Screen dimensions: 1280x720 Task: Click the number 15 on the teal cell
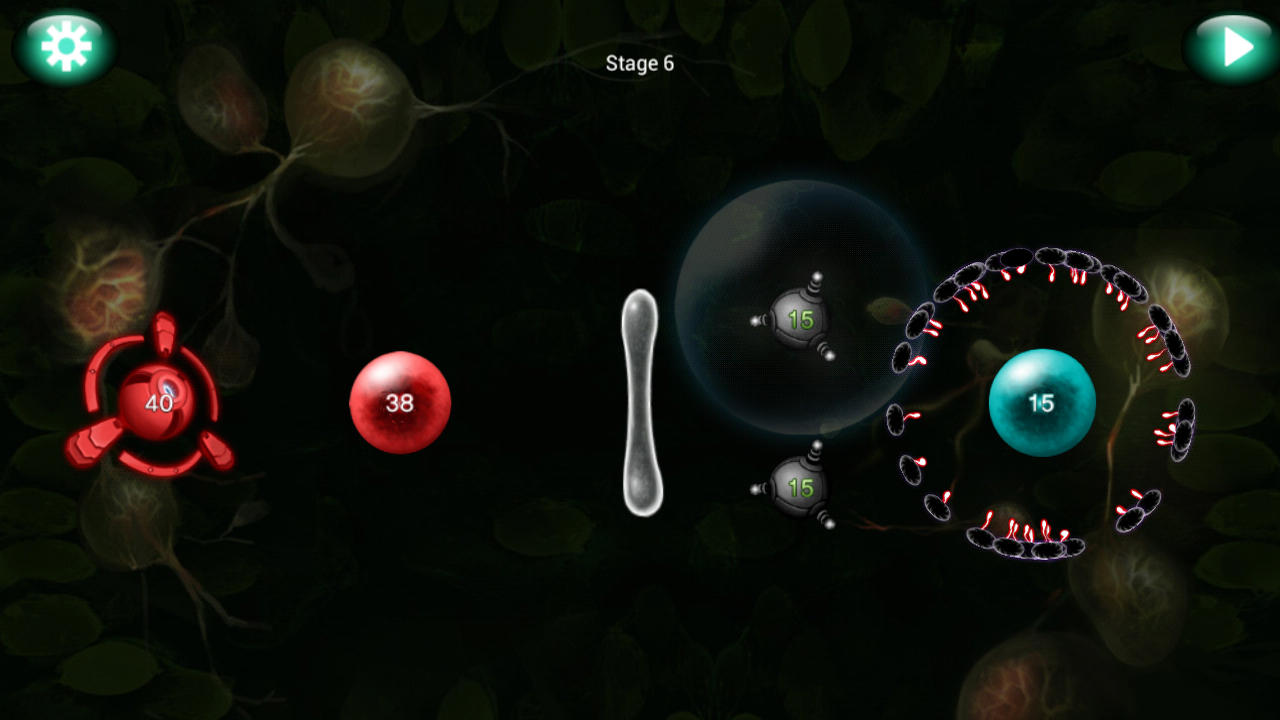(x=1041, y=400)
